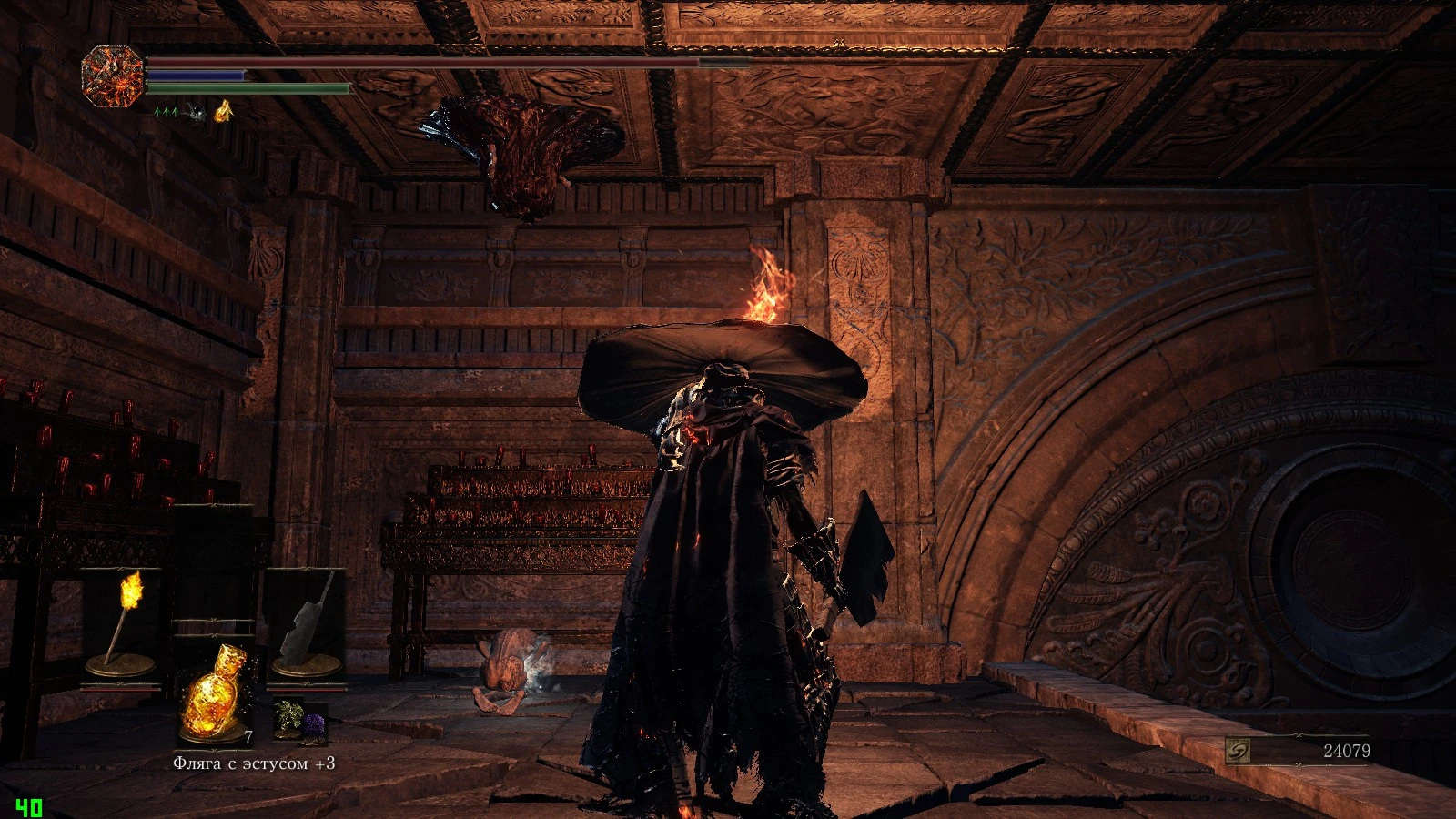Click the golden flame buff status icon
The height and width of the screenshot is (819, 1456).
coord(224,111)
